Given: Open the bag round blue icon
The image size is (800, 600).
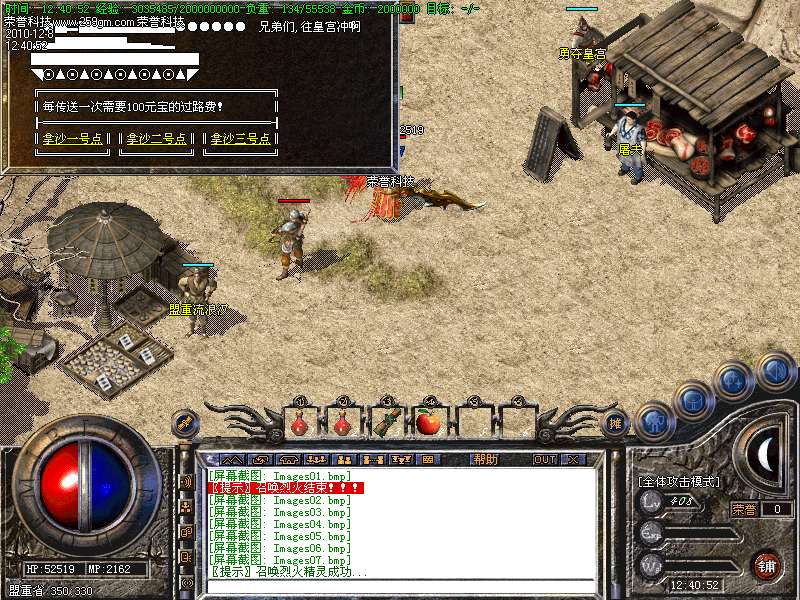Looking at the screenshot, I should pos(694,401).
